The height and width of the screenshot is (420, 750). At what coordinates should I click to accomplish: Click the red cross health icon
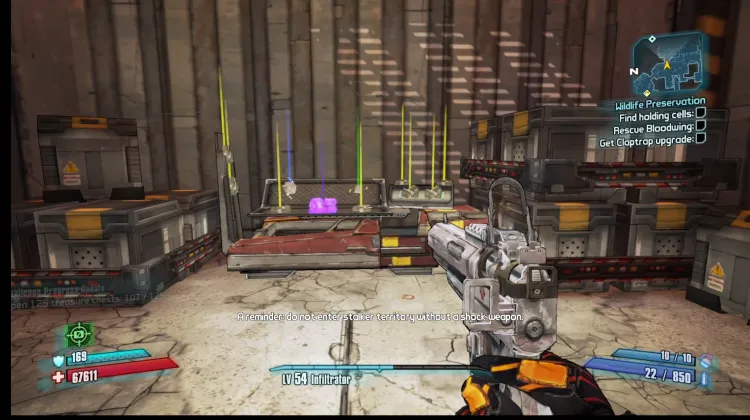click(60, 375)
